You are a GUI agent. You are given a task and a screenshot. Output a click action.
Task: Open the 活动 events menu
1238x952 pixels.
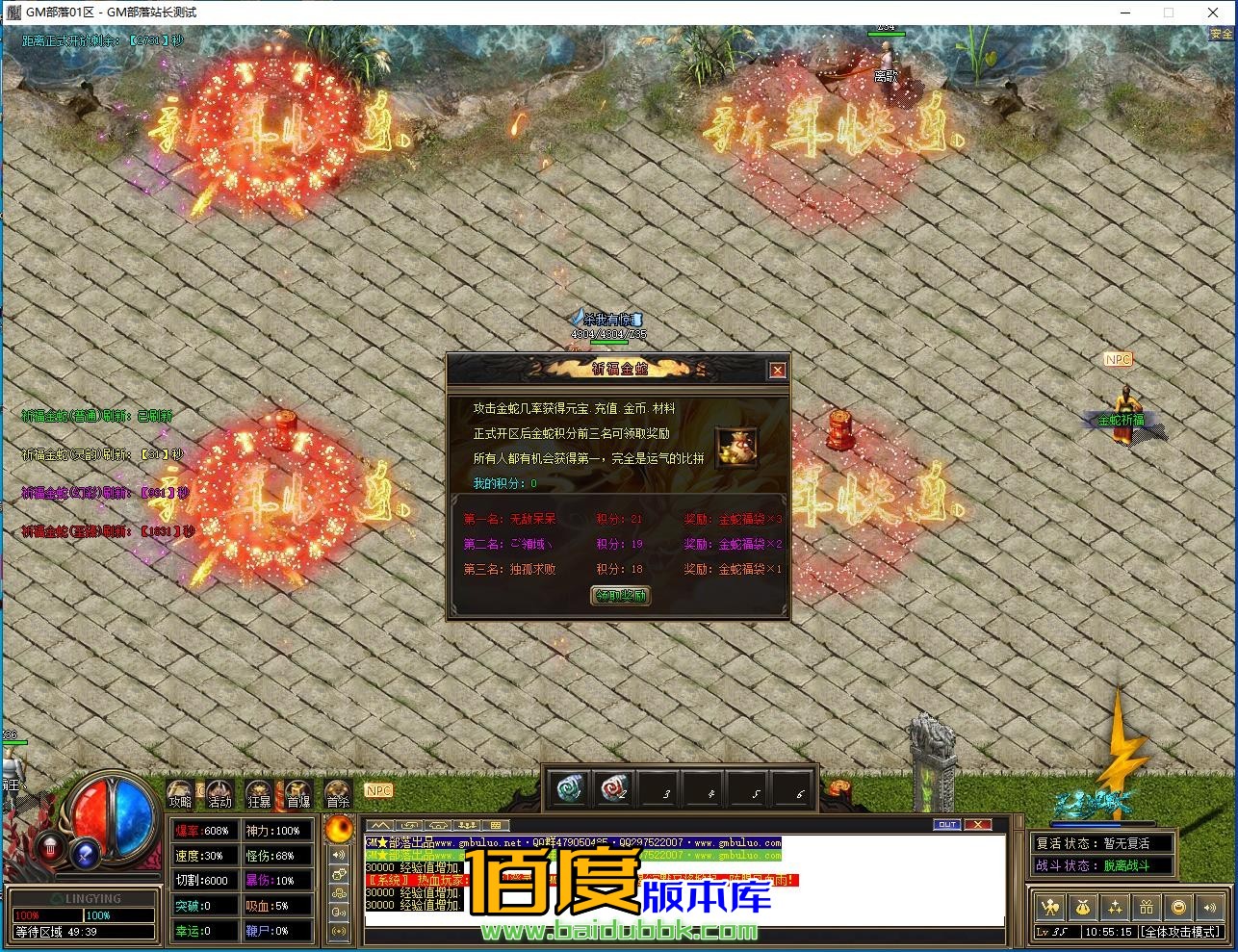(220, 794)
